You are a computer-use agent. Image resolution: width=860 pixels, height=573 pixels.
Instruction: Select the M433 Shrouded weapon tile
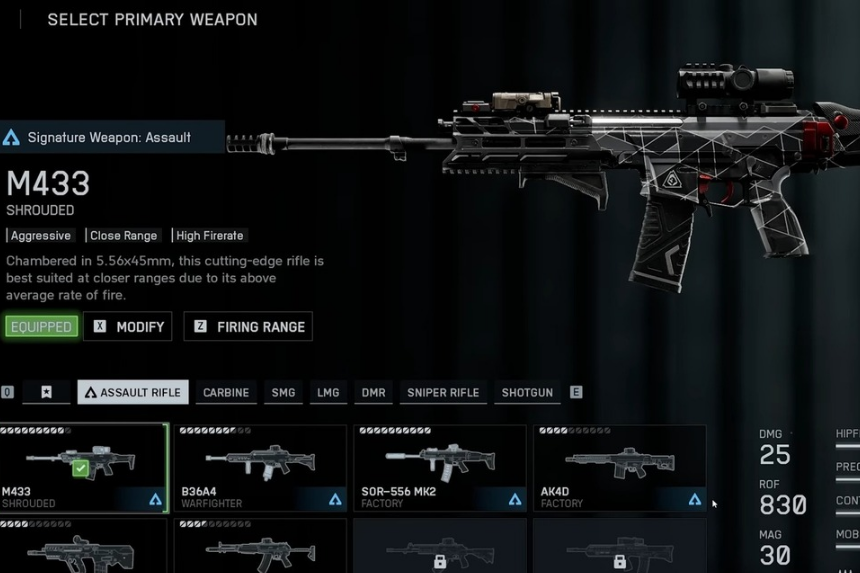tap(83, 468)
